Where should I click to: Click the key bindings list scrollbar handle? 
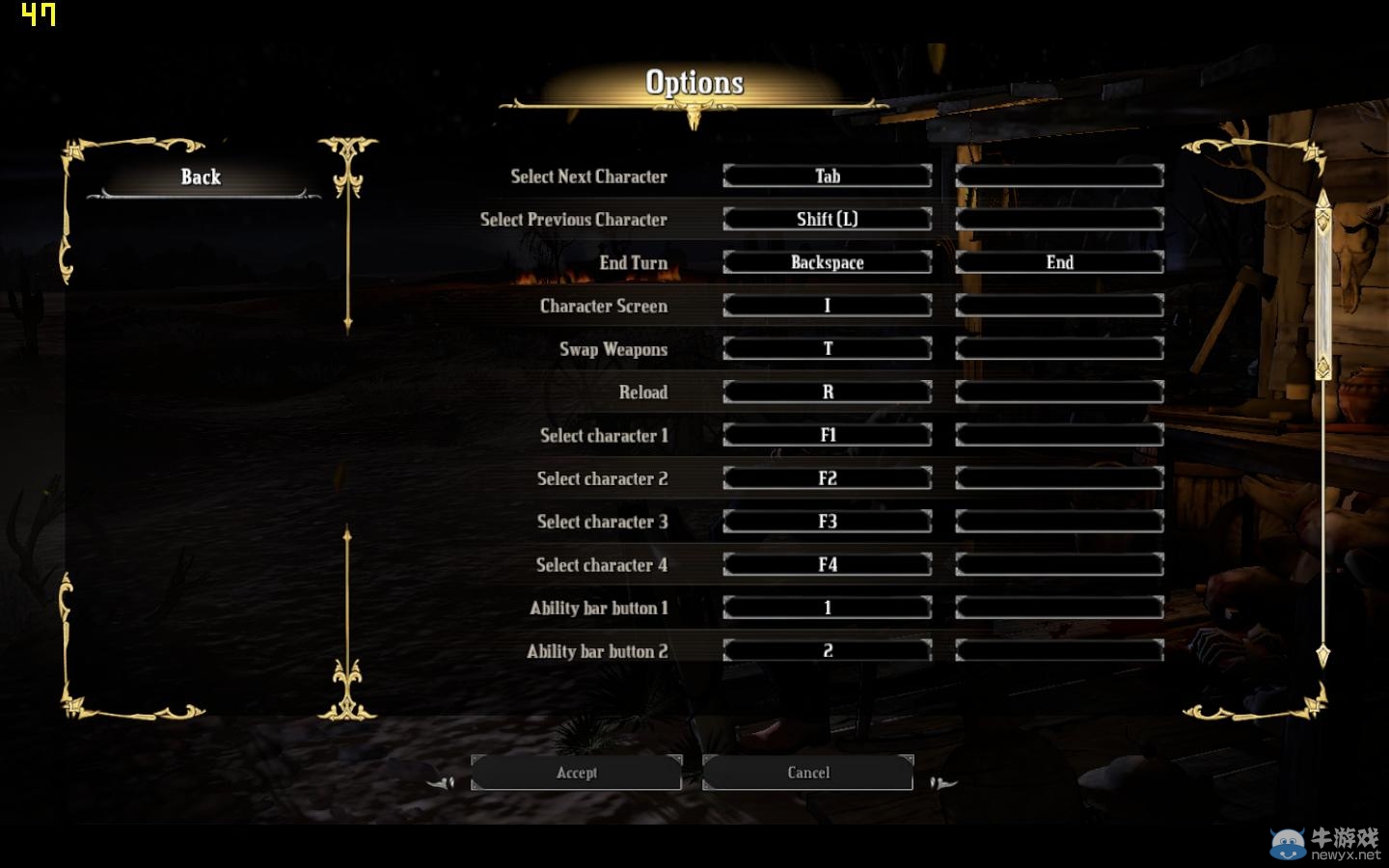pos(1323,289)
